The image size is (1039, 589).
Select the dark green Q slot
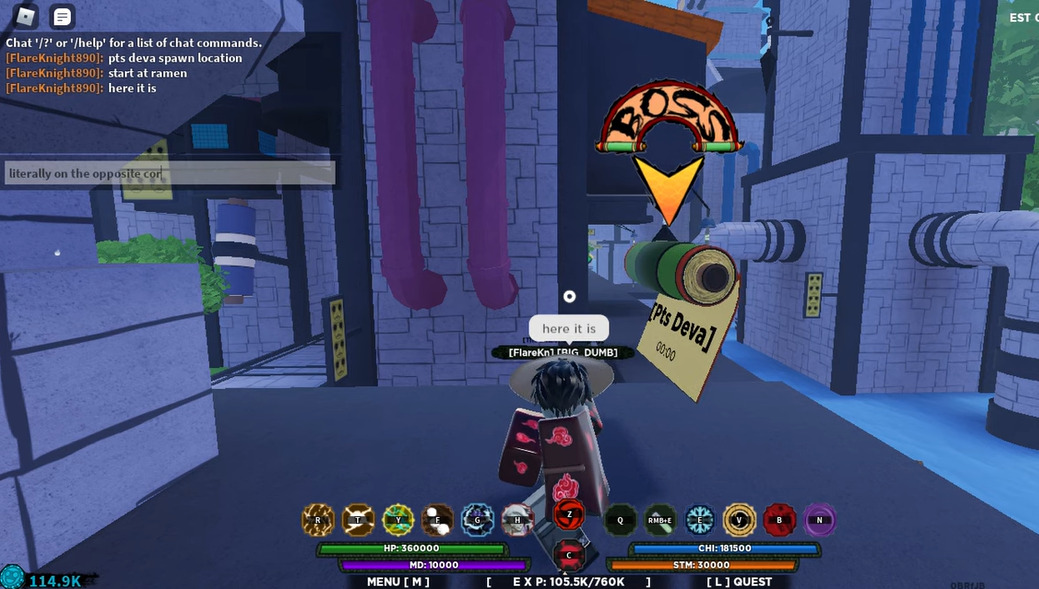click(x=620, y=520)
